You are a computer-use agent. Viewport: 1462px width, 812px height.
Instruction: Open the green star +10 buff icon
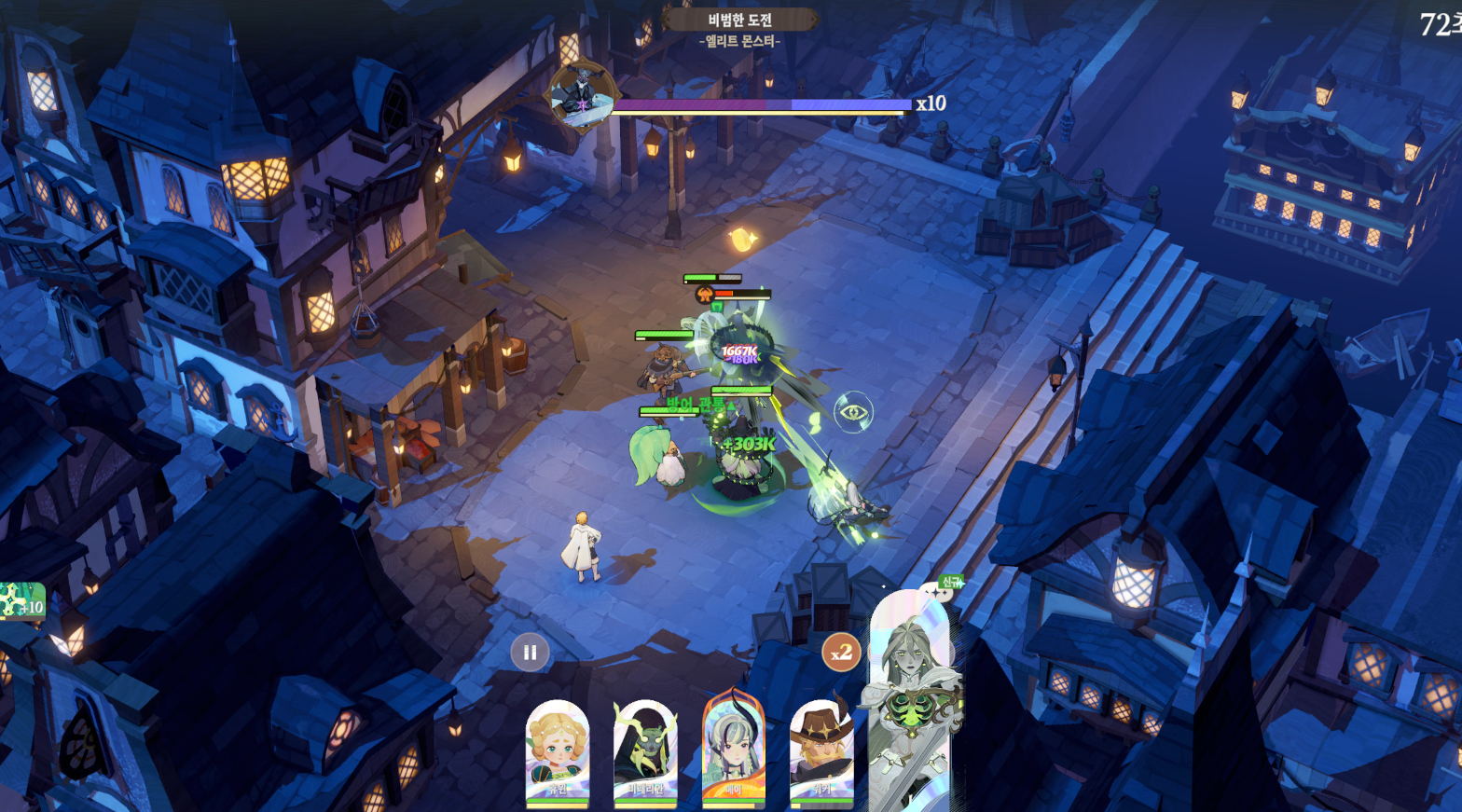click(22, 601)
